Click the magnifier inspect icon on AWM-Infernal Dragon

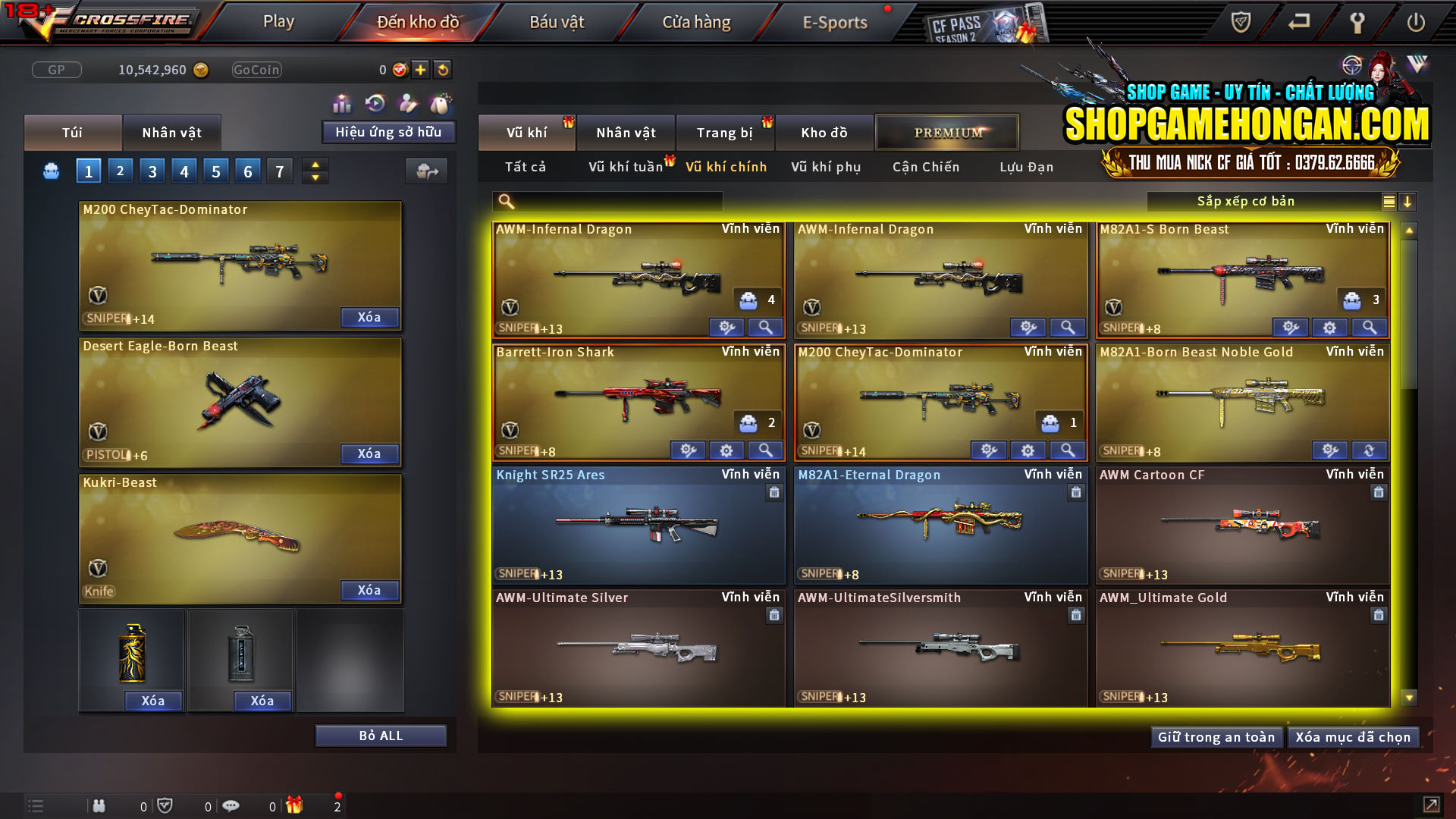coord(765,327)
